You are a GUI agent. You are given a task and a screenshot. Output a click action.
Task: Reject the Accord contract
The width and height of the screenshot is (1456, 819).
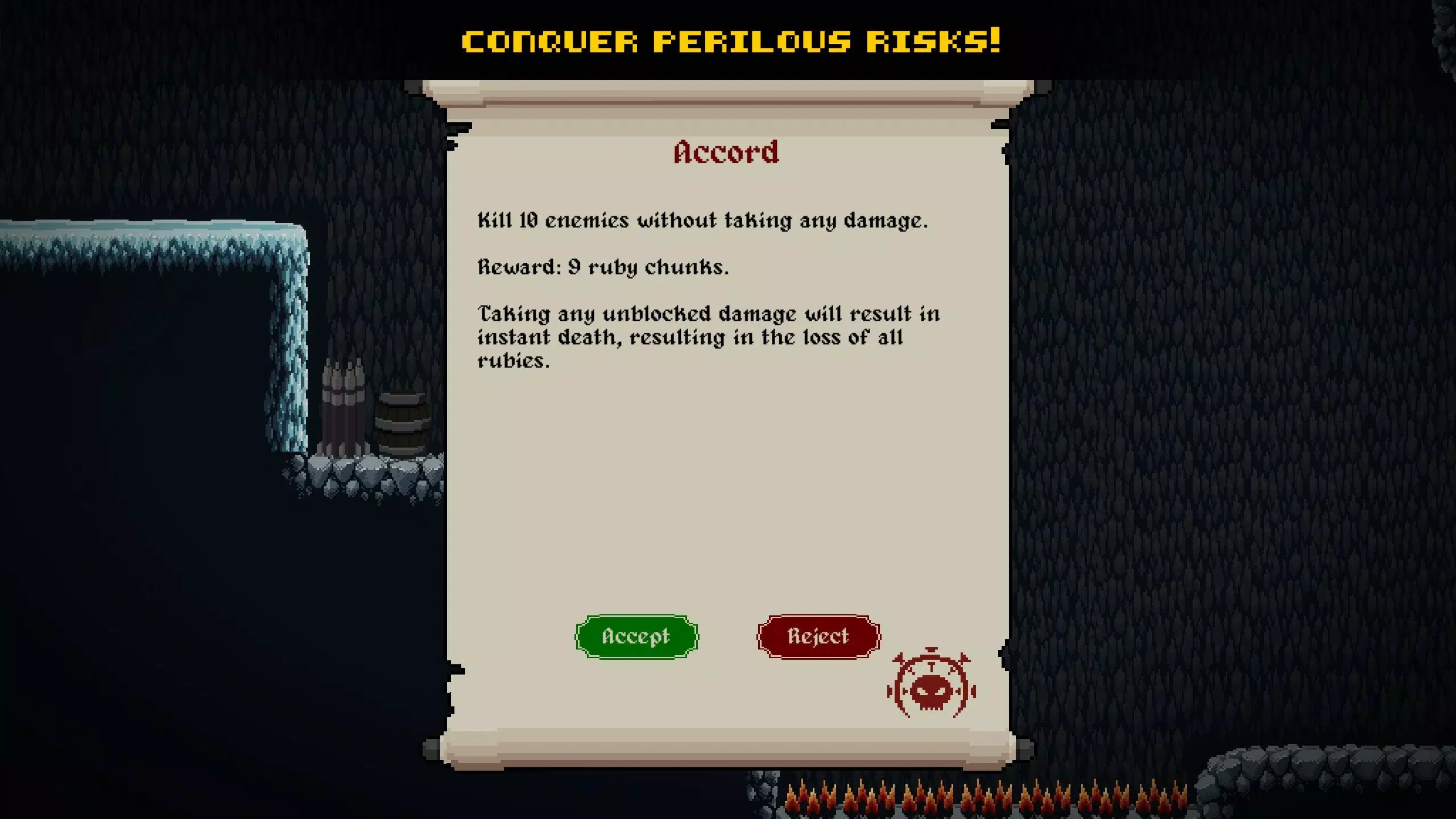click(818, 636)
